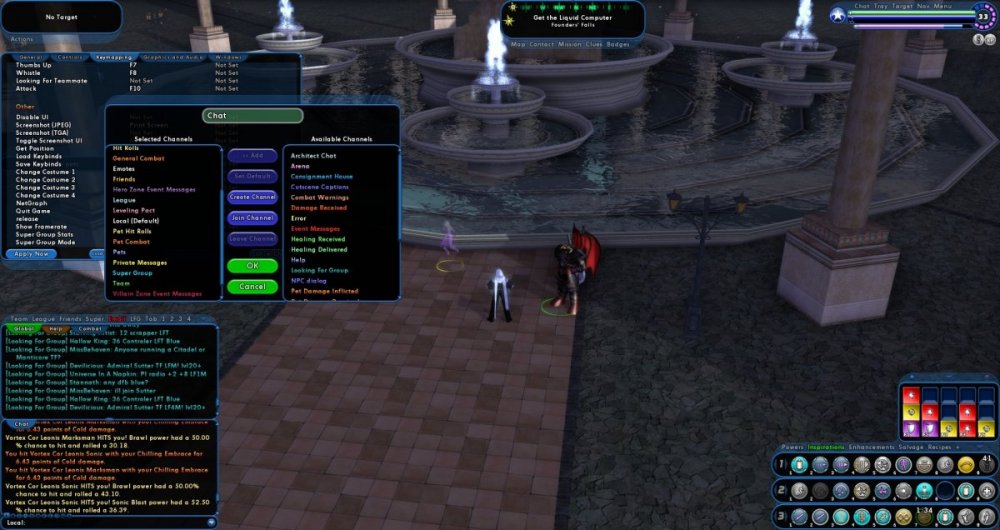Click the Join Channel button

252,218
